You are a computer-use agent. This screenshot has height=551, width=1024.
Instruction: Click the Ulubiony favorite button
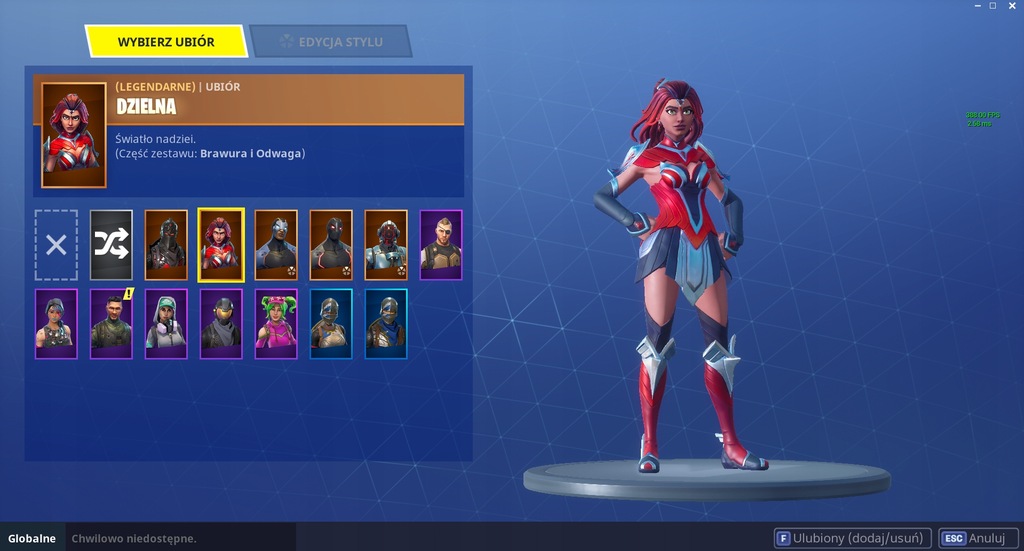point(853,538)
